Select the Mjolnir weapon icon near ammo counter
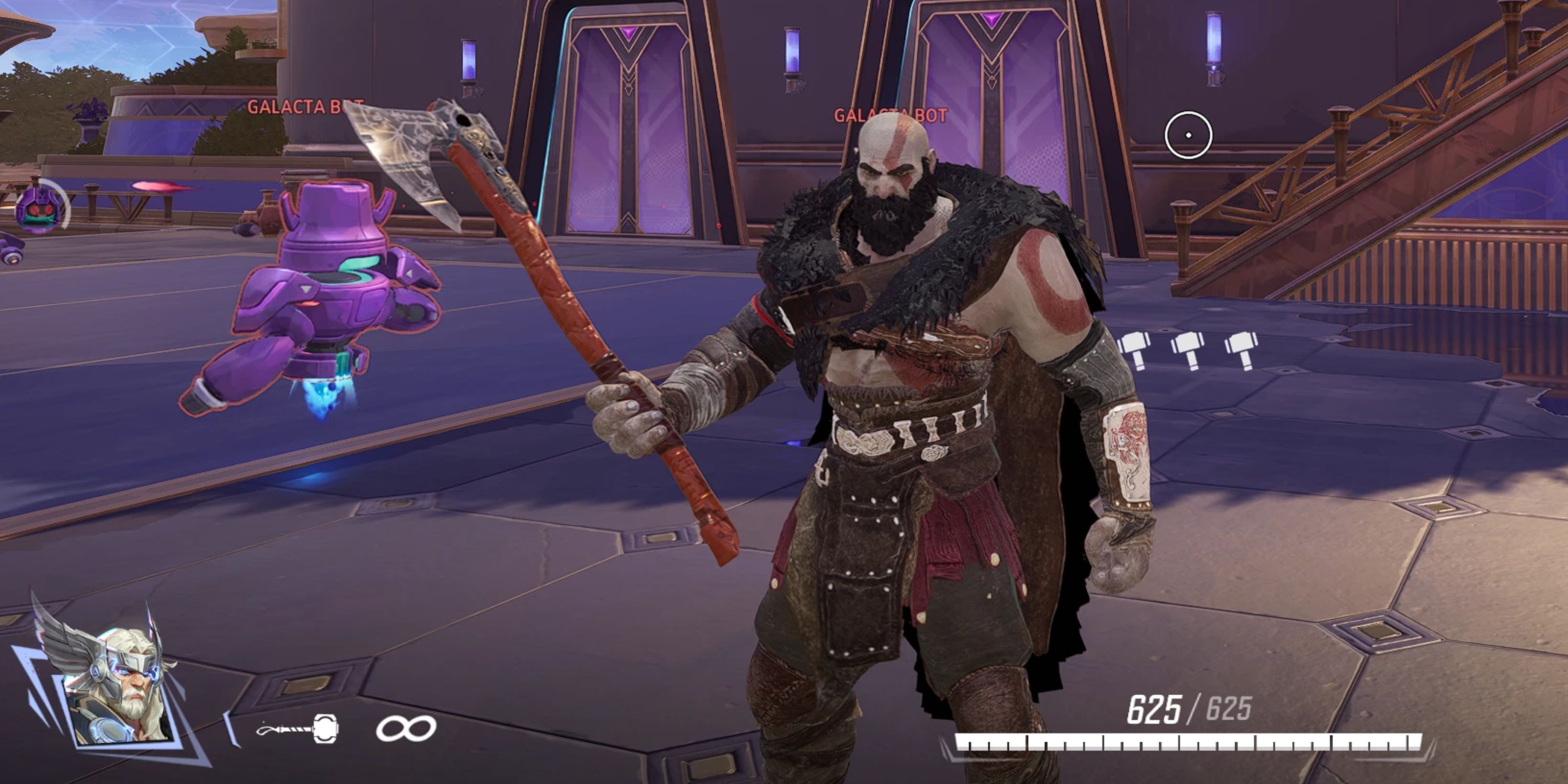 [326, 729]
